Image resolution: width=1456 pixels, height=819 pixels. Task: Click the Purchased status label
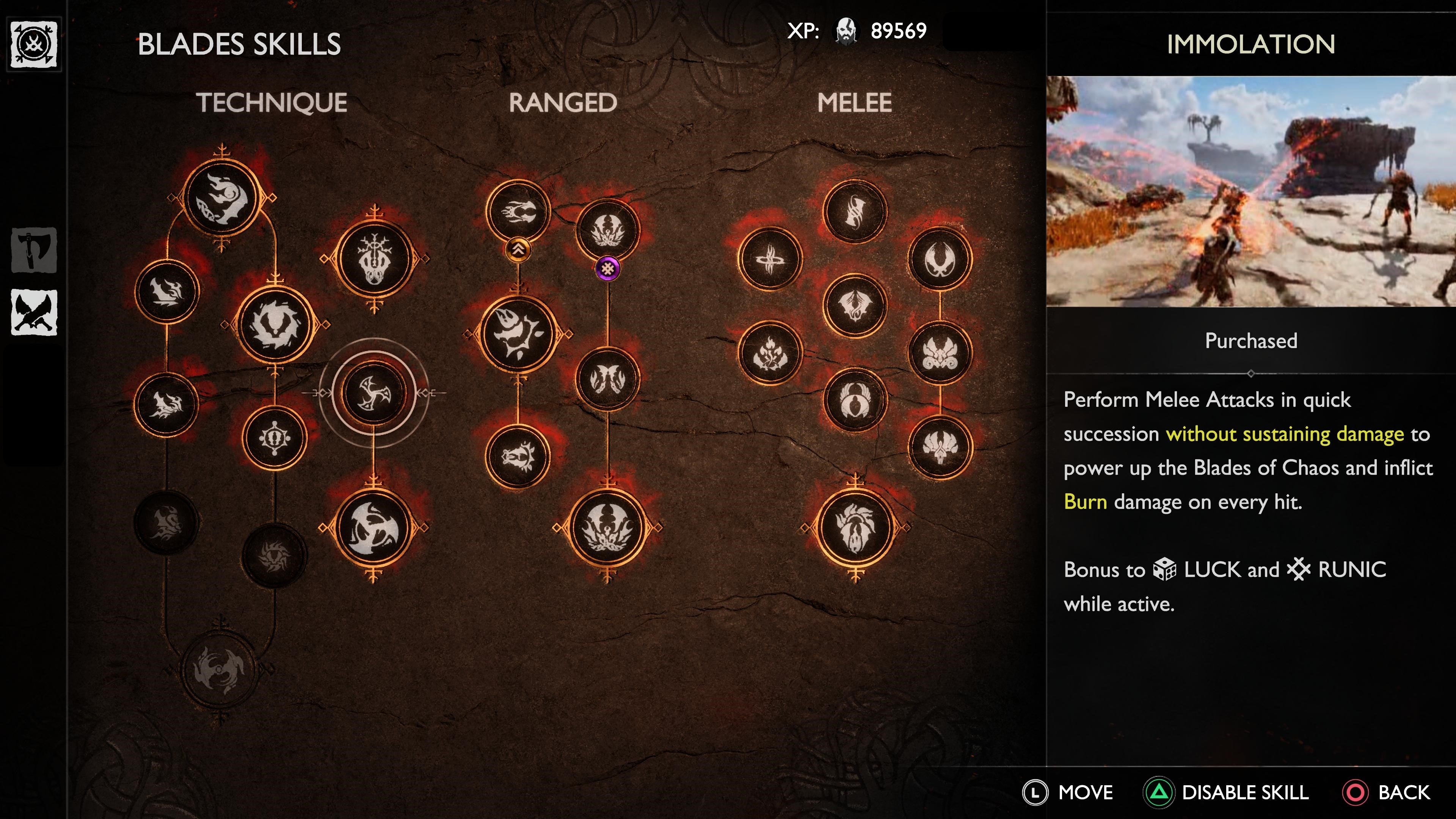pos(1251,340)
